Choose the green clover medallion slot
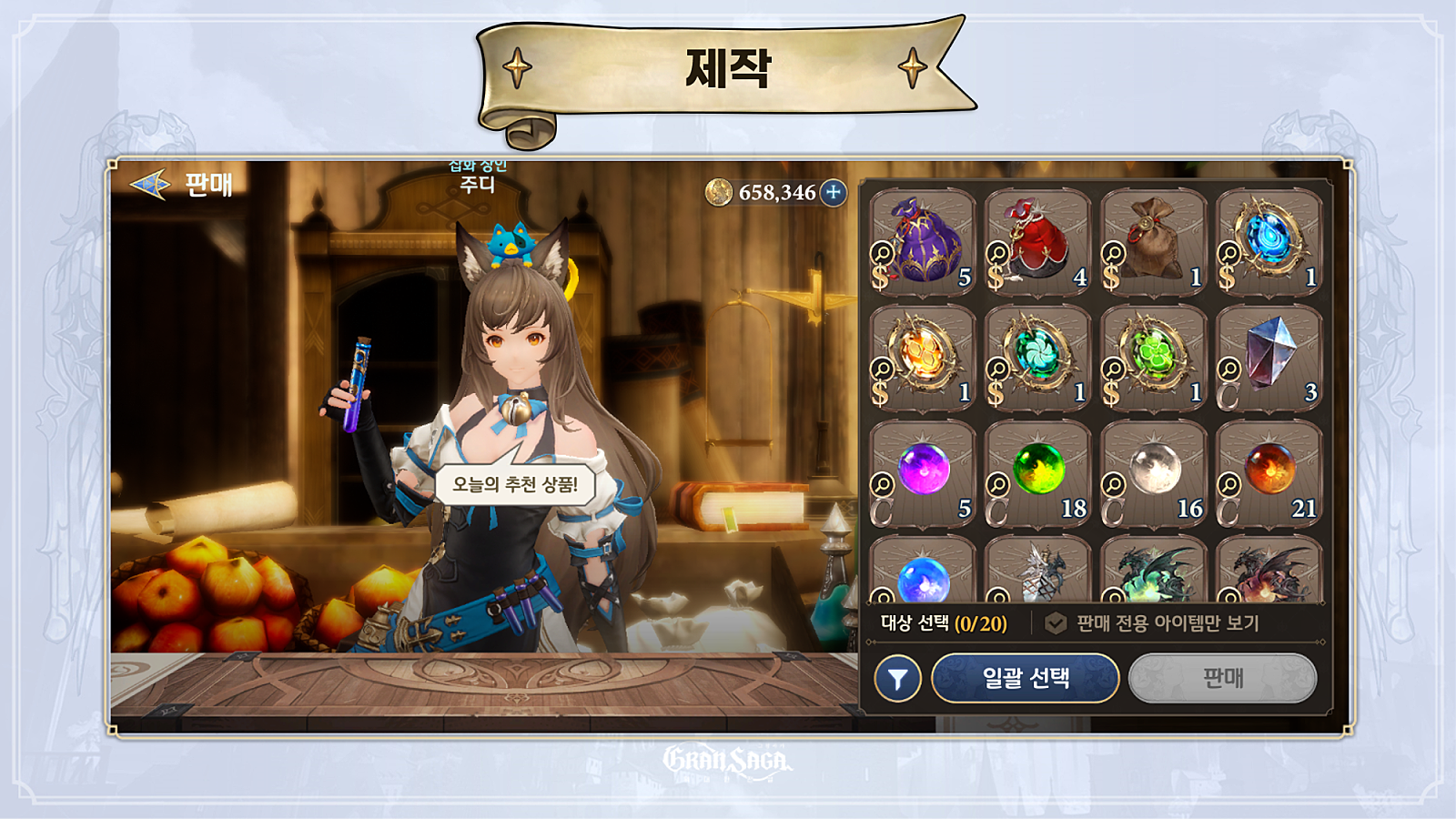The width and height of the screenshot is (1456, 819). point(1154,358)
